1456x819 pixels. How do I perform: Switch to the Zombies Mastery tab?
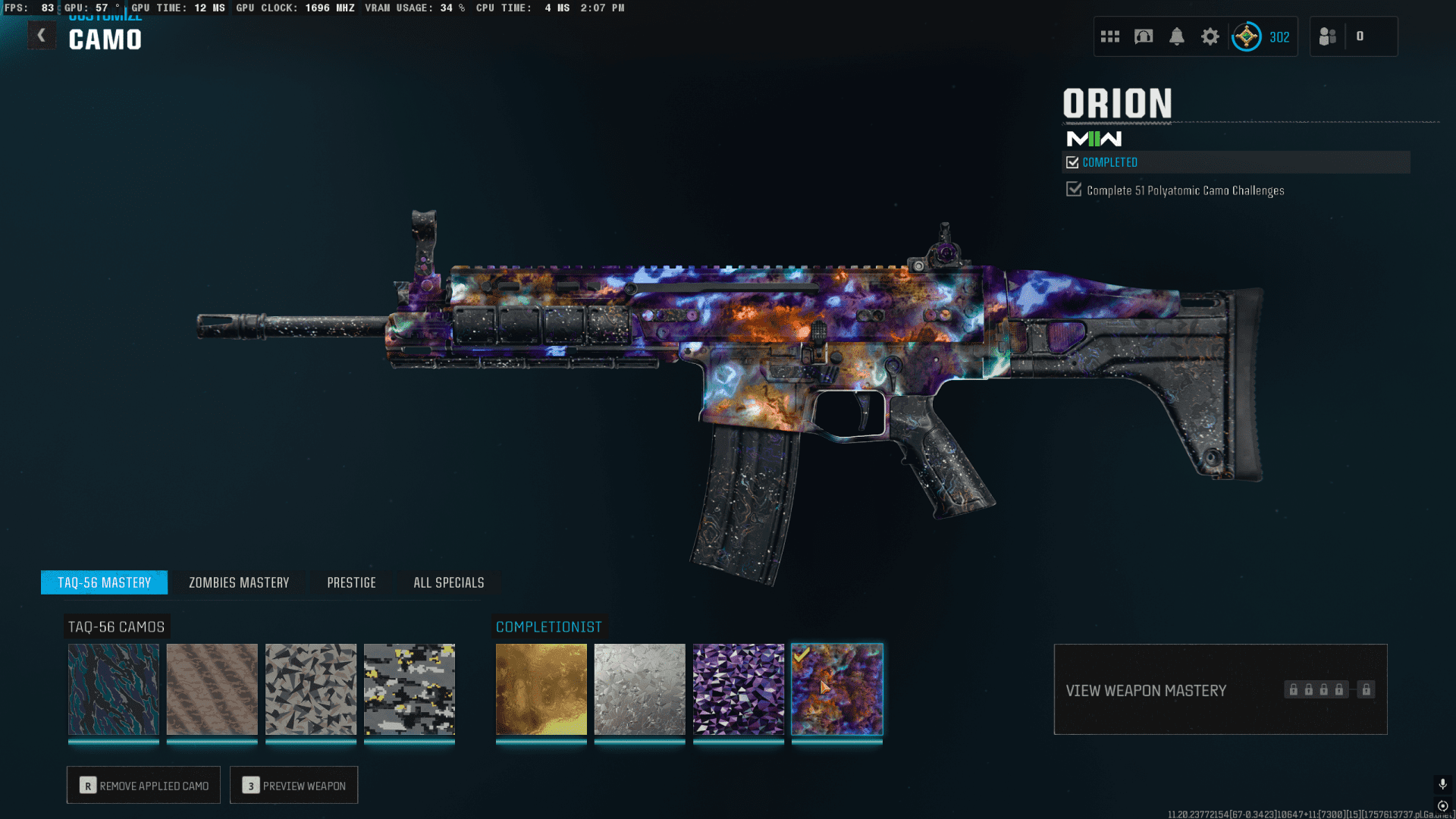239,582
